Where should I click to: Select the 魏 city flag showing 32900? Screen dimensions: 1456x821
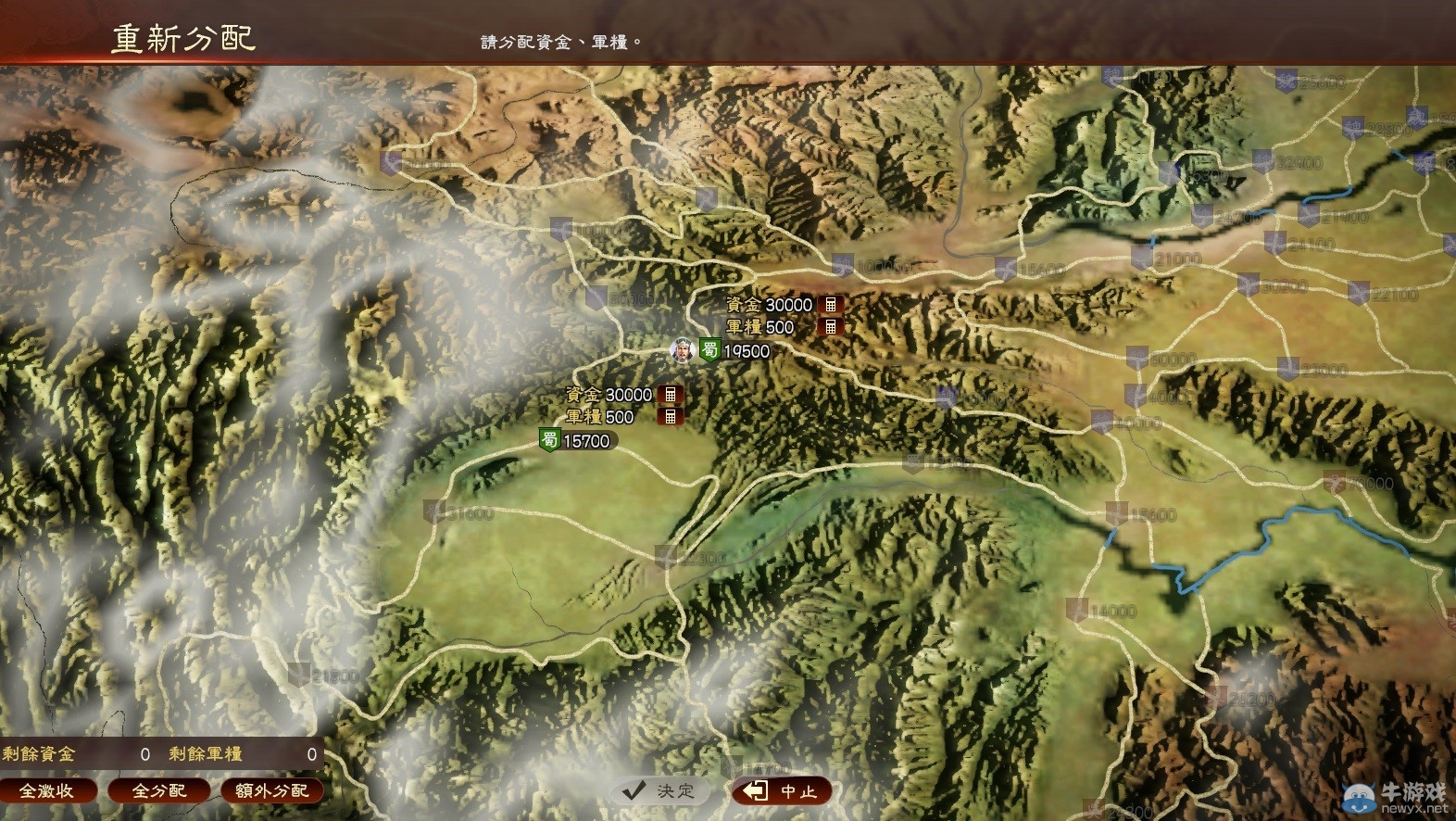1262,161
